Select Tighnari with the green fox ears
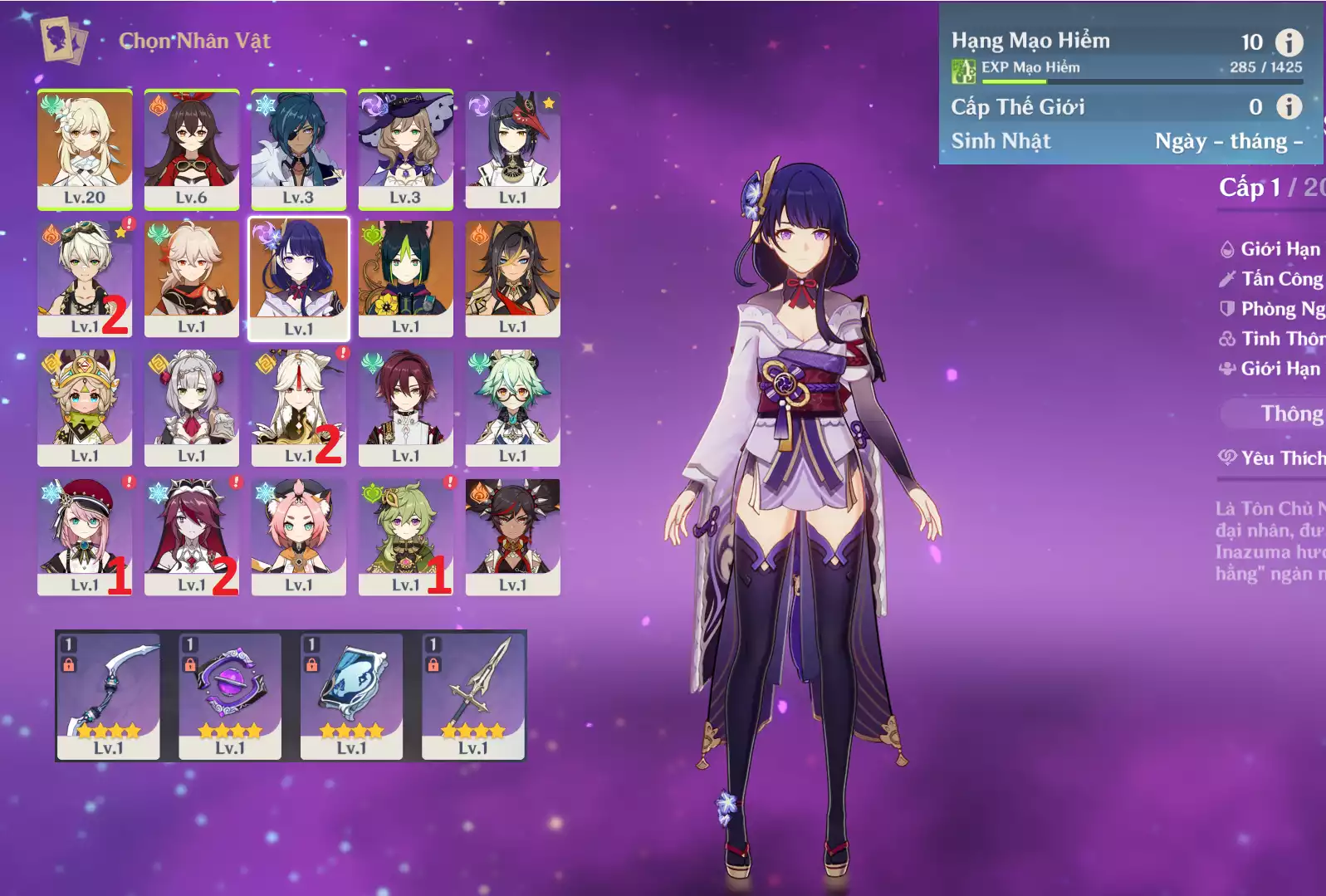This screenshot has height=896, width=1326. click(406, 277)
